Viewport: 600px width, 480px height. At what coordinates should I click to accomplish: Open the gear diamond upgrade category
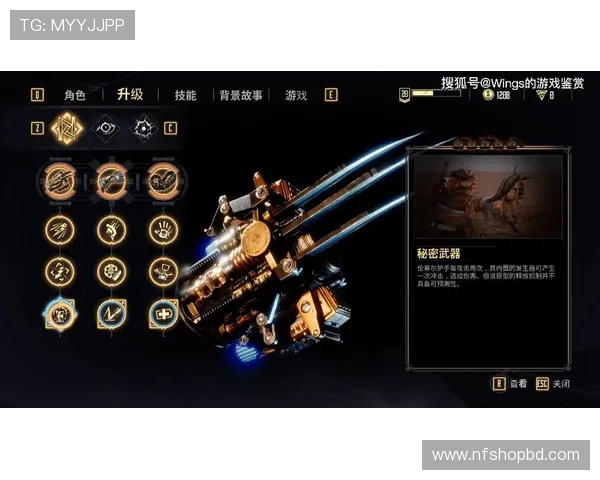tap(143, 128)
